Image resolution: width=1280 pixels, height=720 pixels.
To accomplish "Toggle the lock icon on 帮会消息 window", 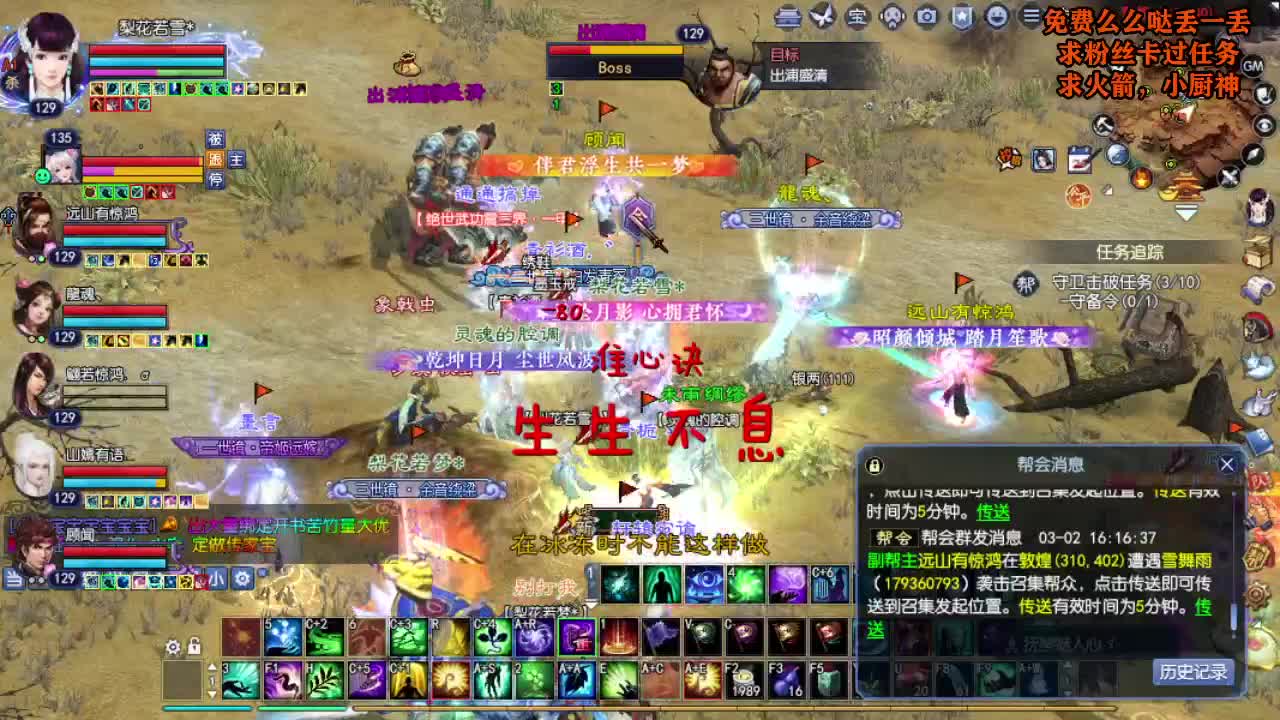I will click(873, 464).
